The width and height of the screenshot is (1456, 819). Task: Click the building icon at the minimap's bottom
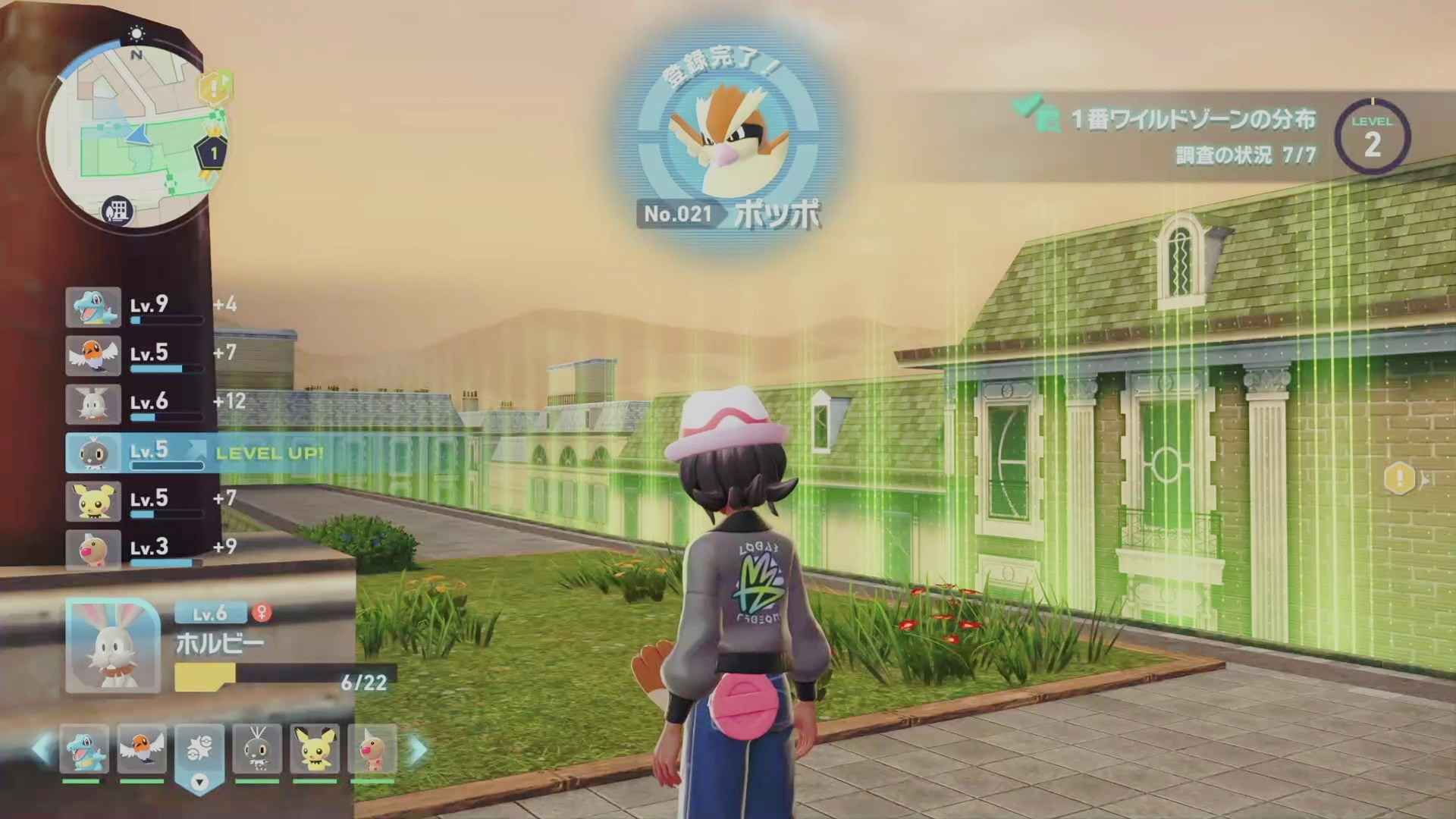[x=118, y=210]
